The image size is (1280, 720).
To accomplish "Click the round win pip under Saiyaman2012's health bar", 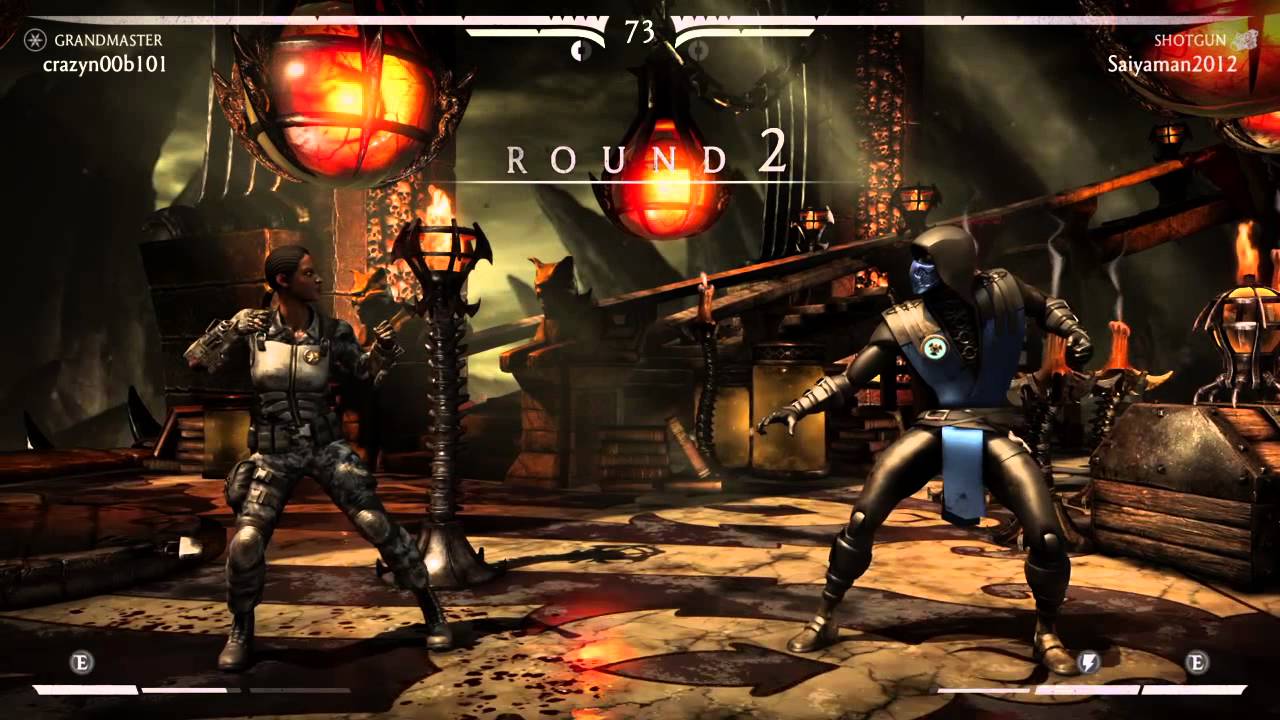I will click(697, 48).
